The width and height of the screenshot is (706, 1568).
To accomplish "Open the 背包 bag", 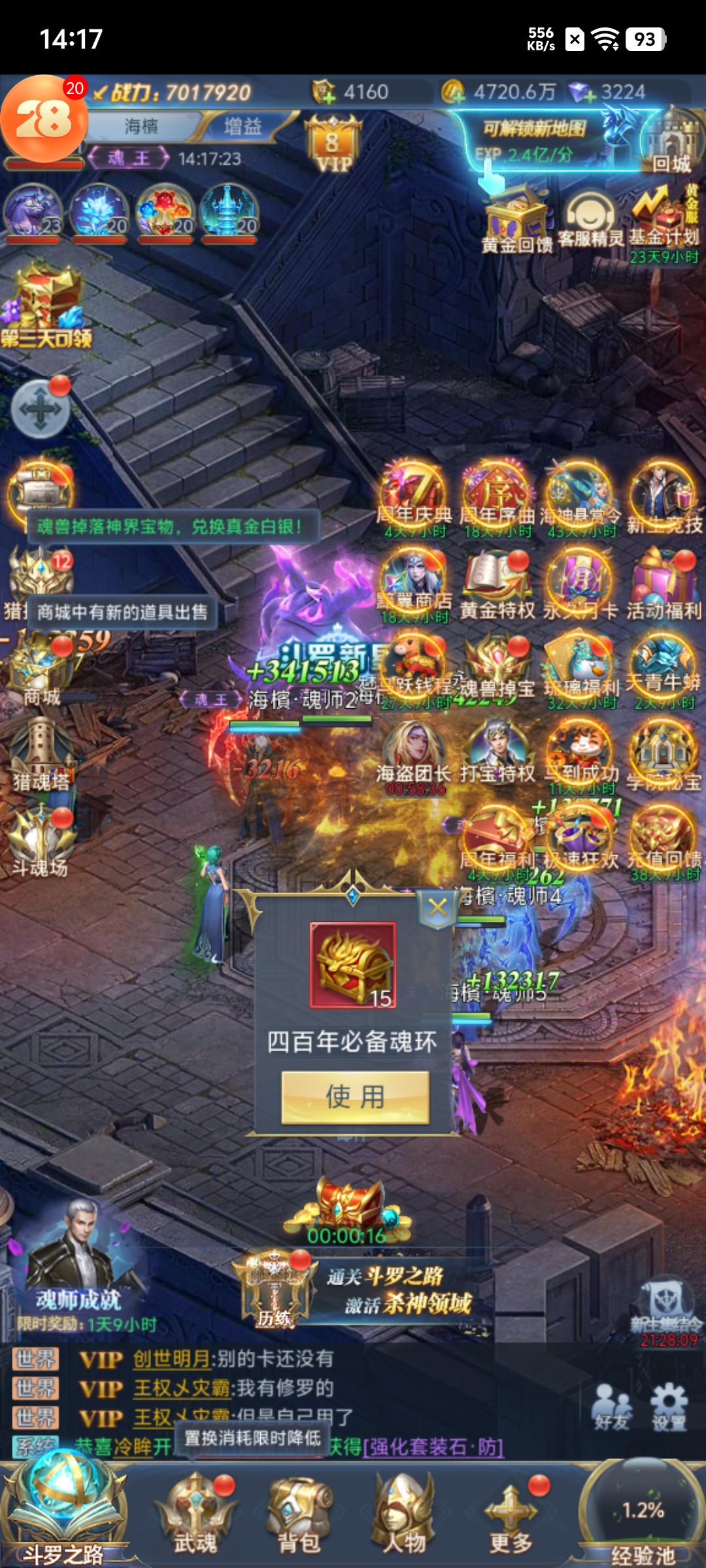I will [x=299, y=1512].
